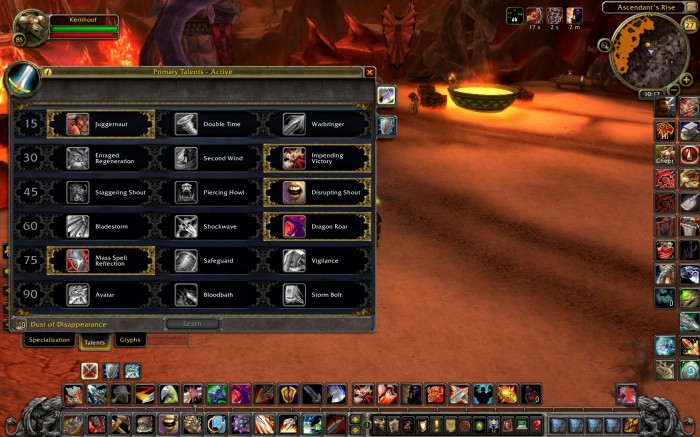Pick the Shockwave talent

(208, 227)
